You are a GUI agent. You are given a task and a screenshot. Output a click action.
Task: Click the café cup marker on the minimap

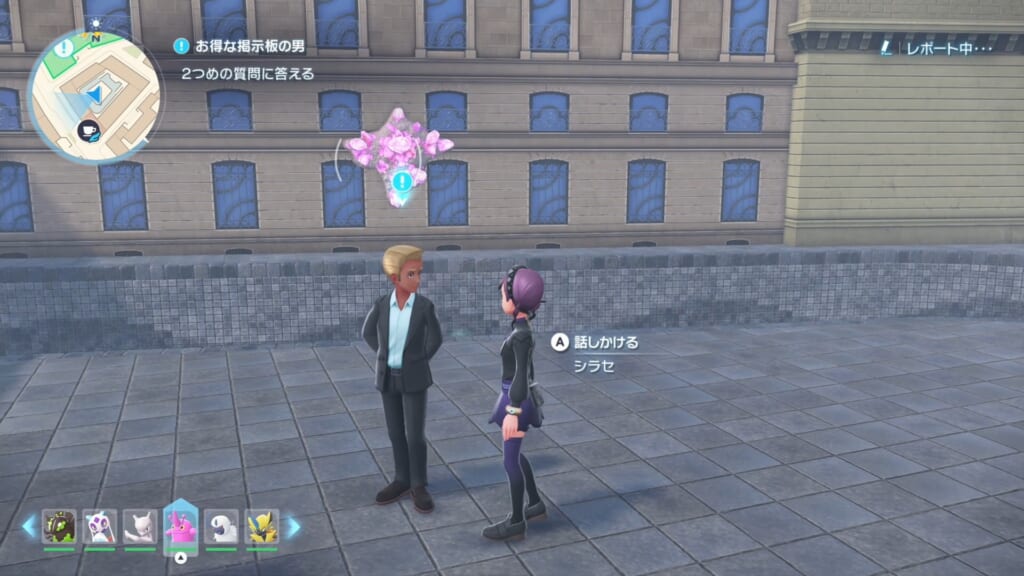click(87, 128)
